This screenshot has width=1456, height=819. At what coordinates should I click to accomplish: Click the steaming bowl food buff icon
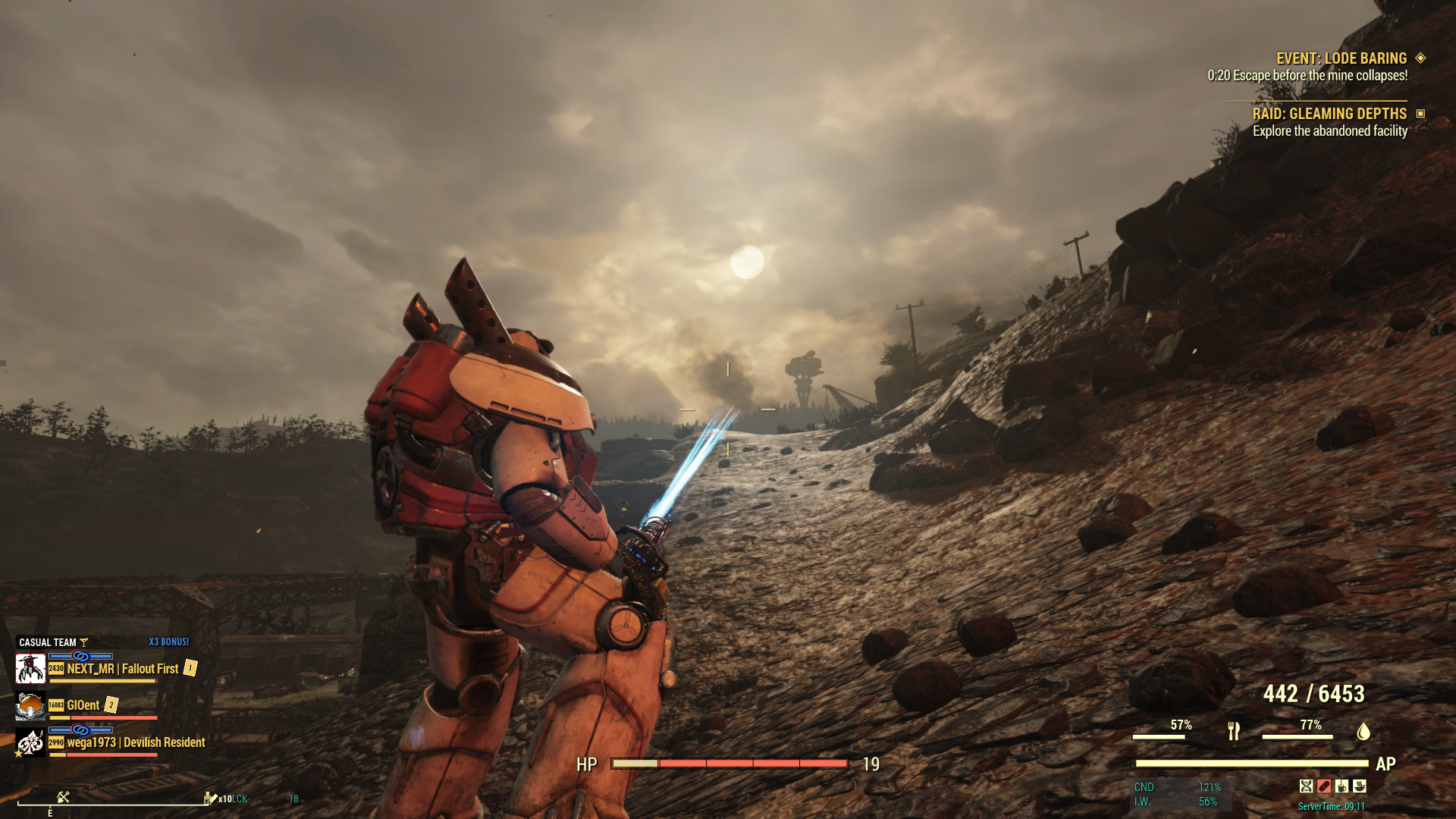tap(1360, 786)
